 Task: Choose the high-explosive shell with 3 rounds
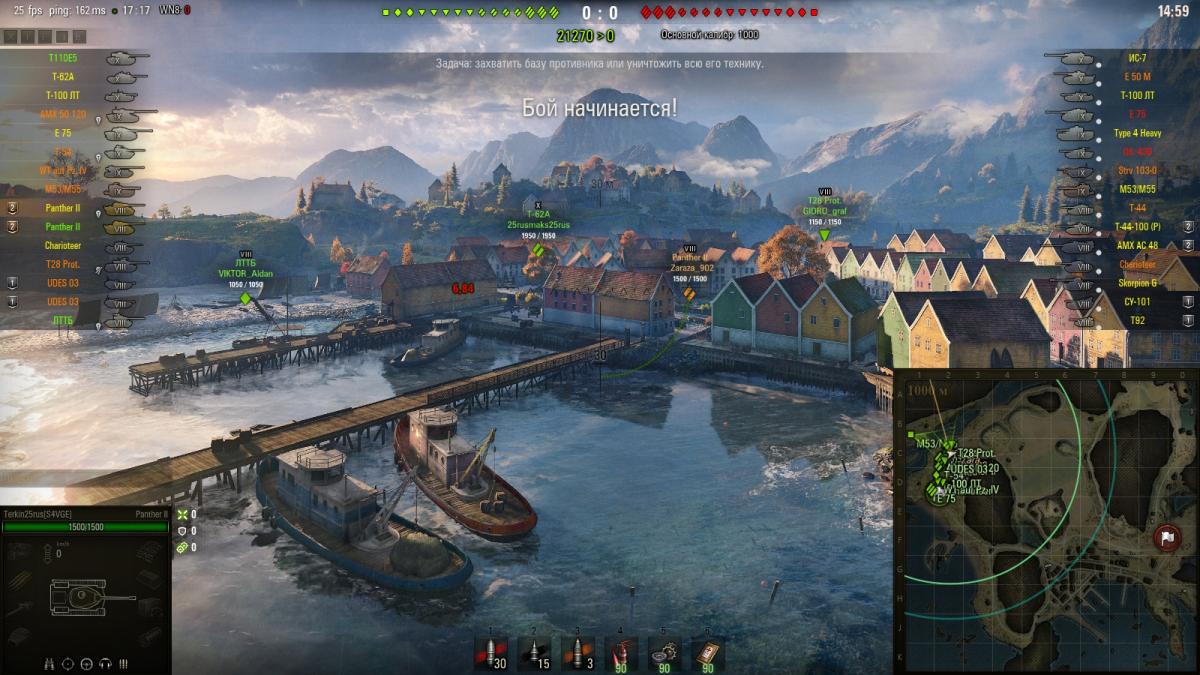[x=578, y=653]
